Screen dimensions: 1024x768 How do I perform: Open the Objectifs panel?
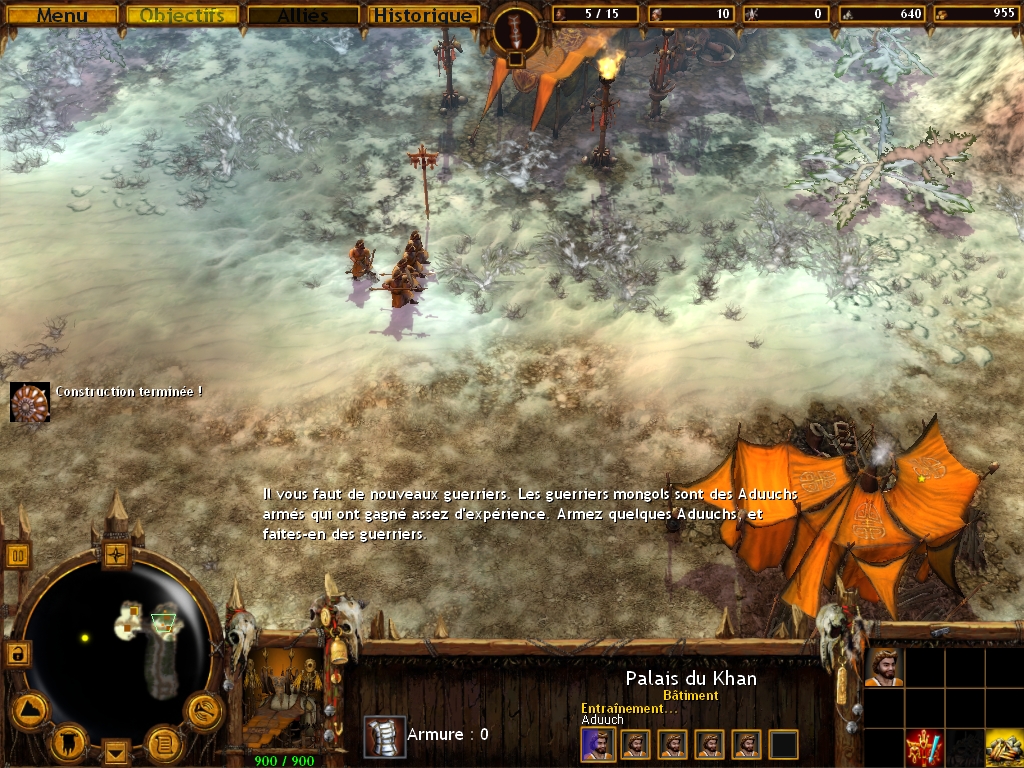tap(183, 15)
